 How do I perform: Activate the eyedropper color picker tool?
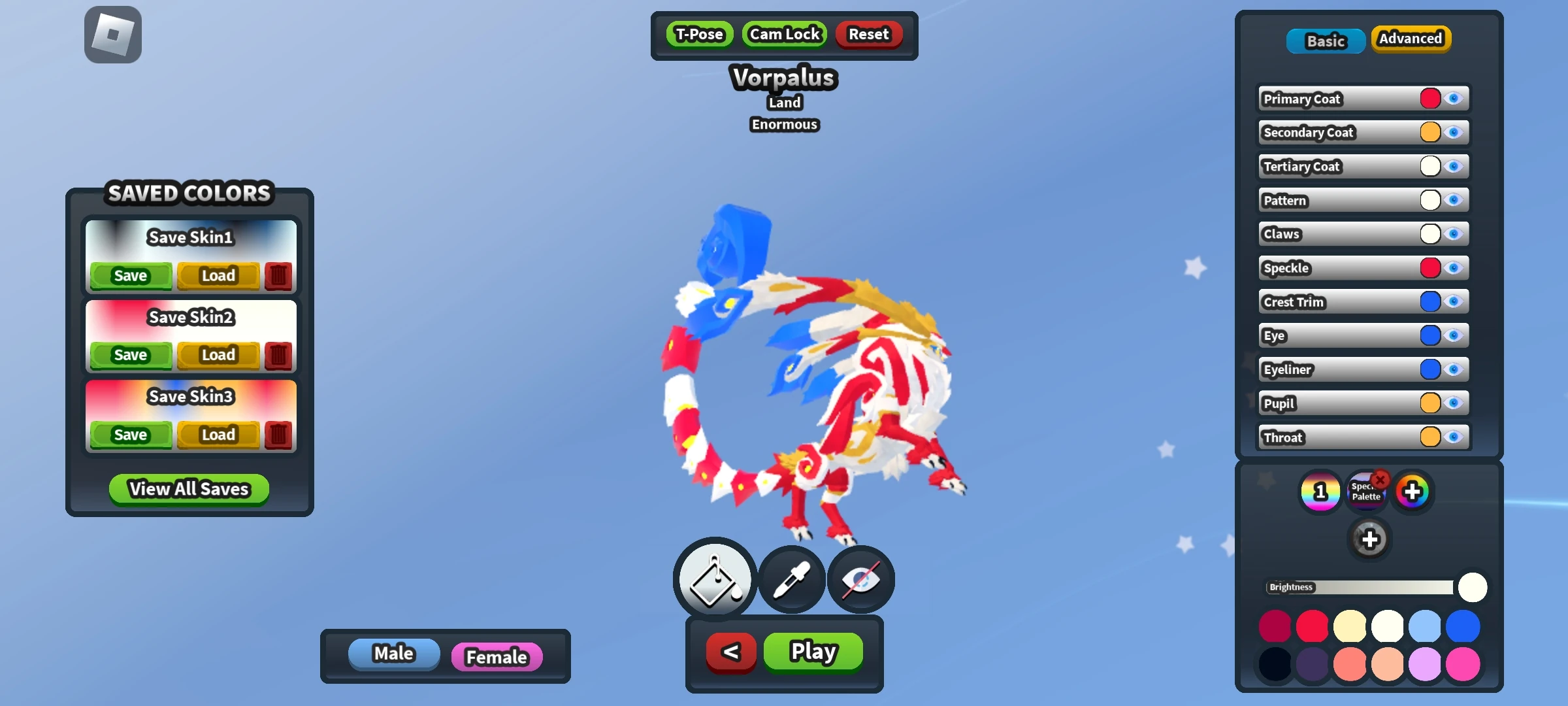click(x=791, y=579)
